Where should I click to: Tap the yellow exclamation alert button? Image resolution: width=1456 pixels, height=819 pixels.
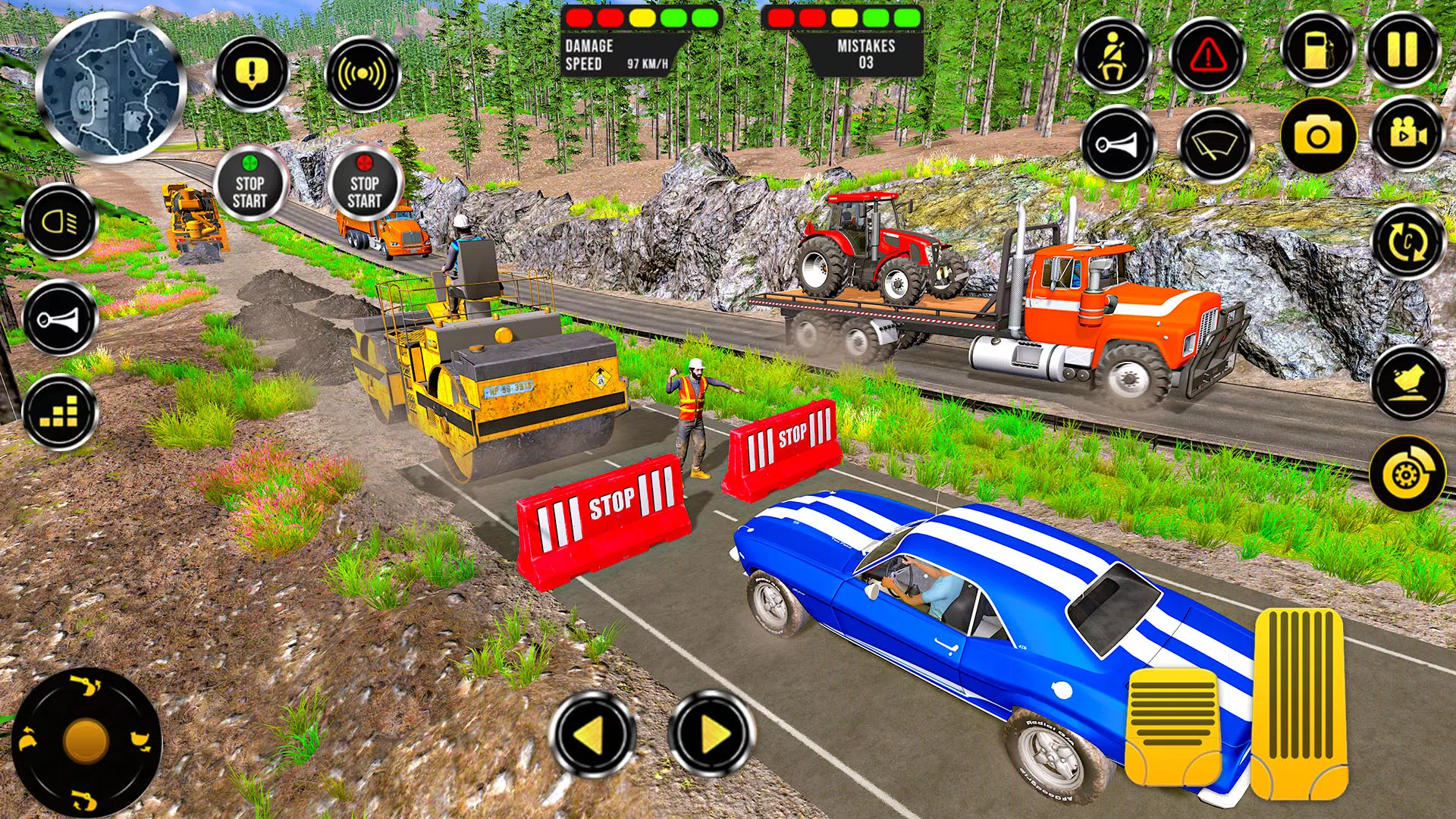click(251, 74)
